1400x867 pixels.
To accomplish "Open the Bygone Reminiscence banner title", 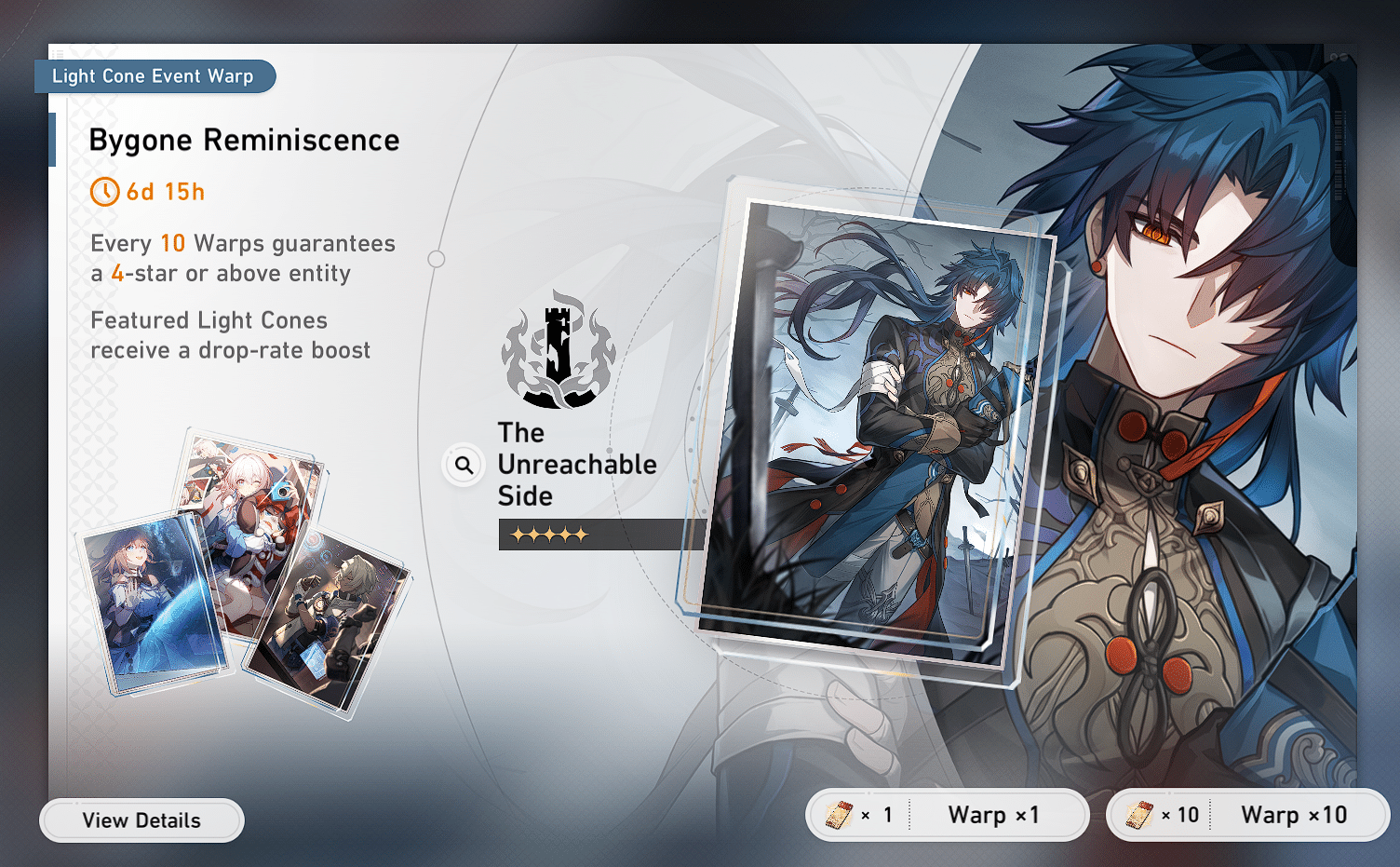I will [x=244, y=140].
